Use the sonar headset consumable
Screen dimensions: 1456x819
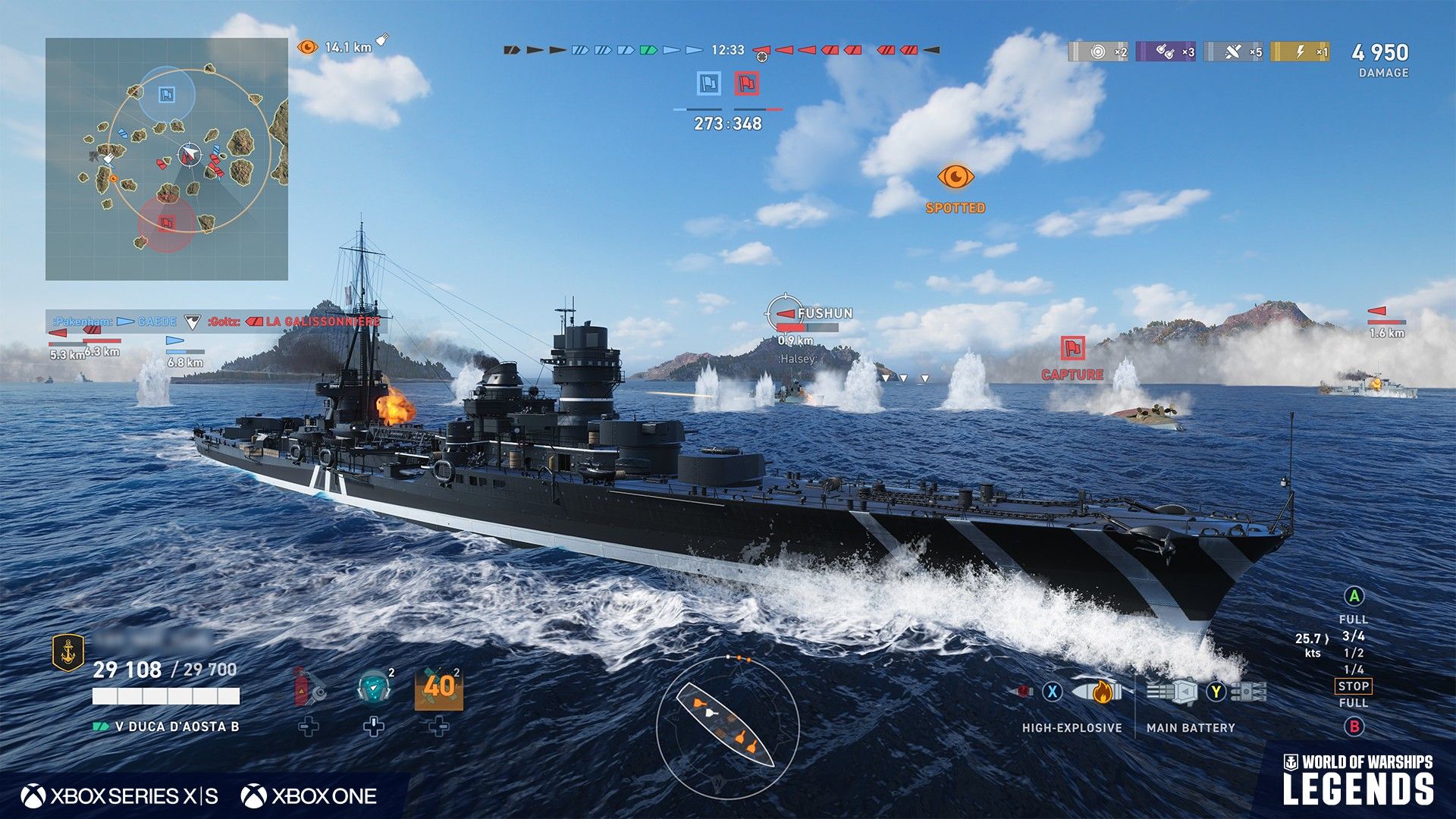pos(373,687)
